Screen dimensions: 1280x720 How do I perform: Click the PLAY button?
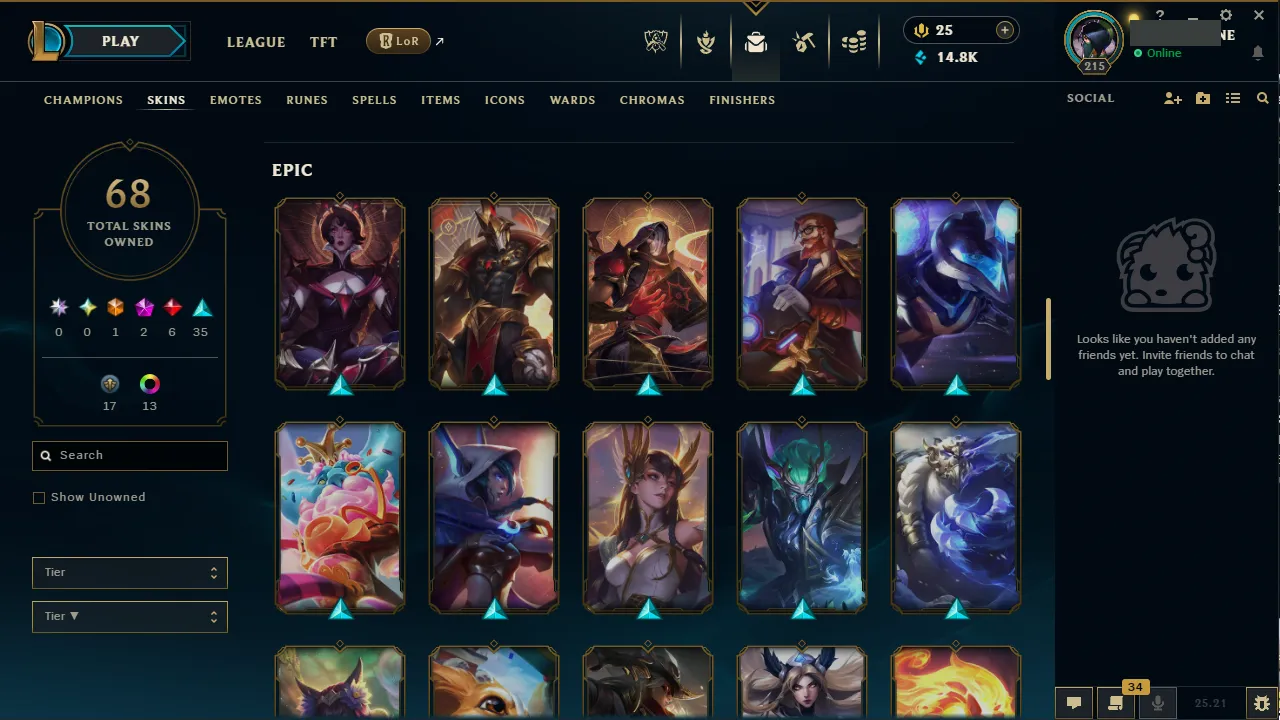120,41
